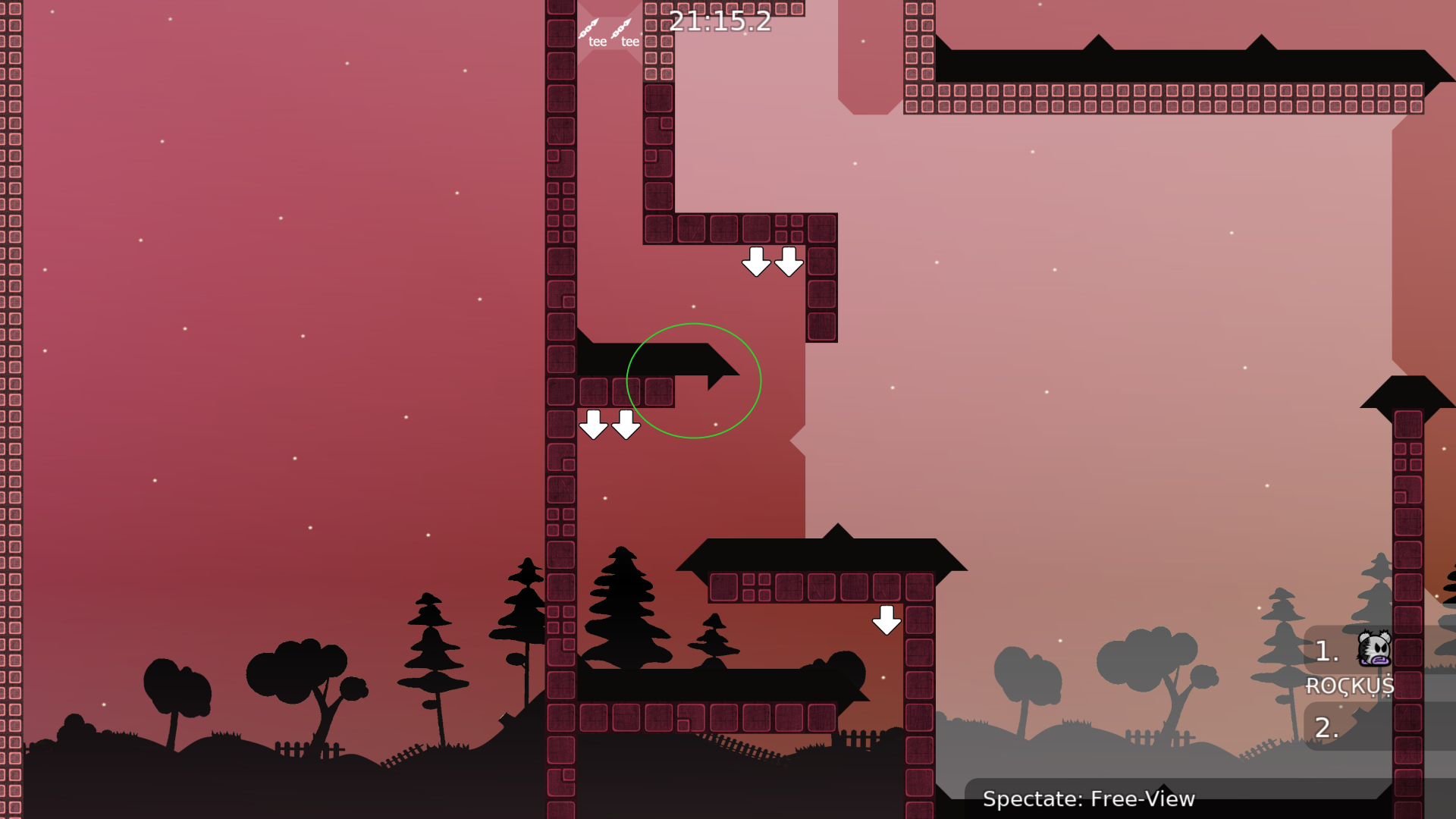Expand the empty second place scoreboard slot
1456x819 pixels.
[1357, 726]
